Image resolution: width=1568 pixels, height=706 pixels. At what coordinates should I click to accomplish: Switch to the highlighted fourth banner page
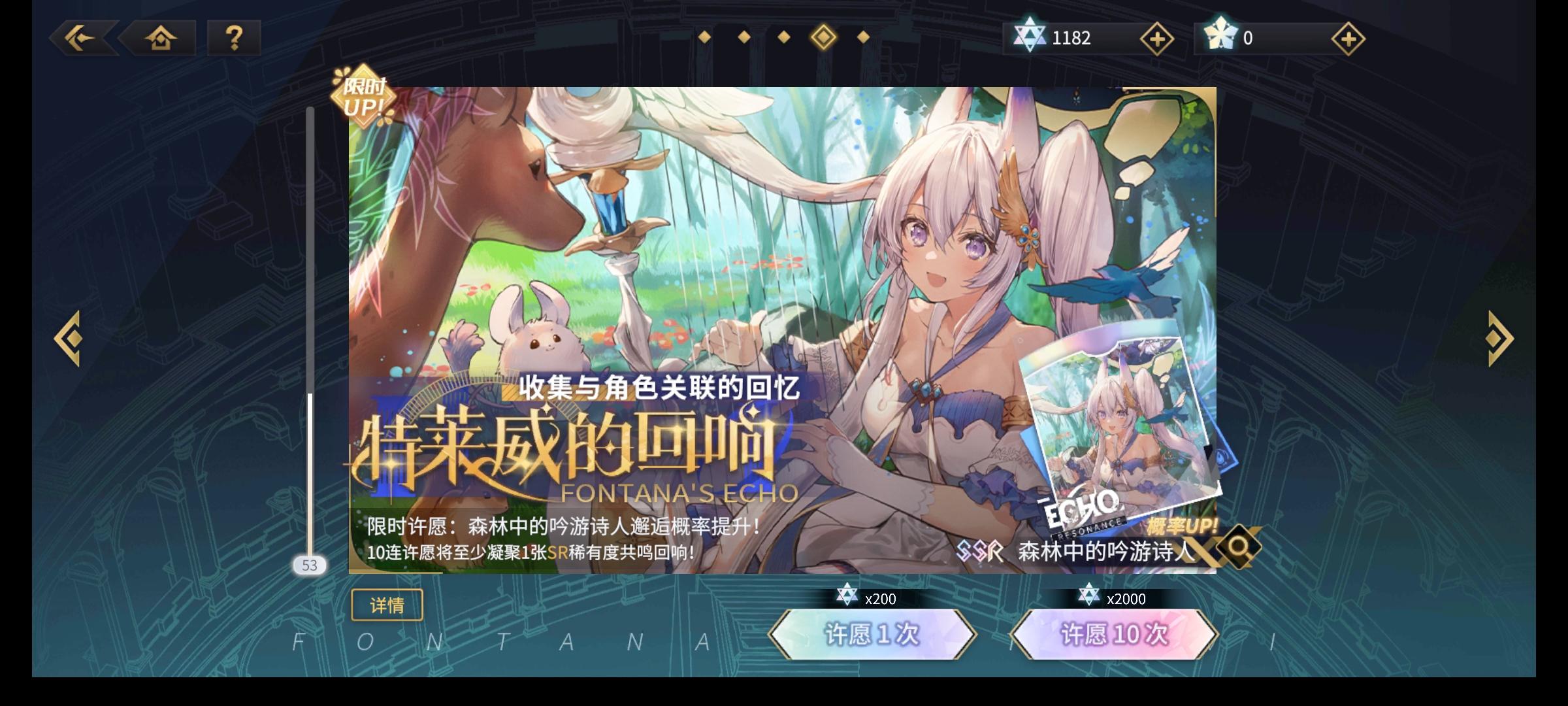pyautogui.click(x=823, y=38)
